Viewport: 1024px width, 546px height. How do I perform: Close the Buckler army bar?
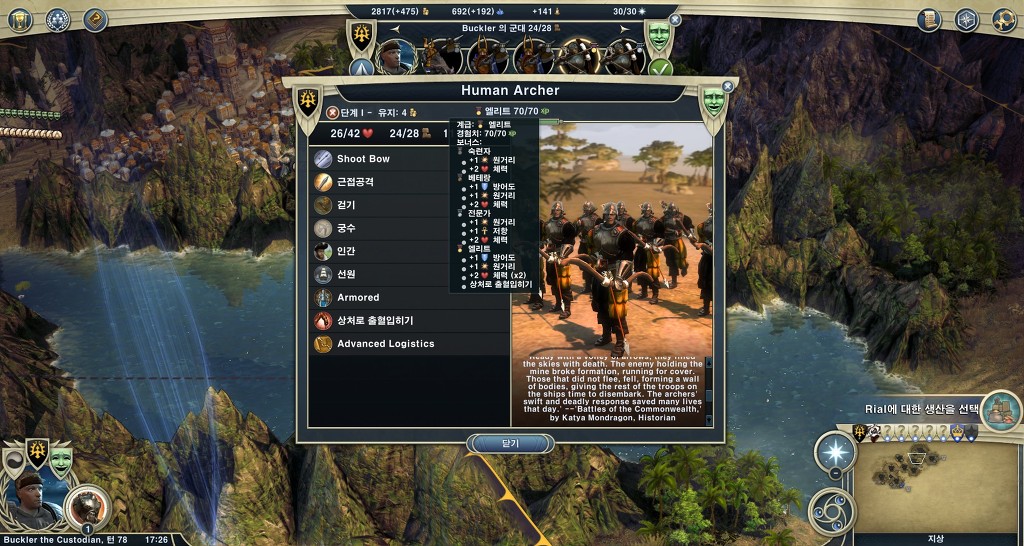point(674,19)
